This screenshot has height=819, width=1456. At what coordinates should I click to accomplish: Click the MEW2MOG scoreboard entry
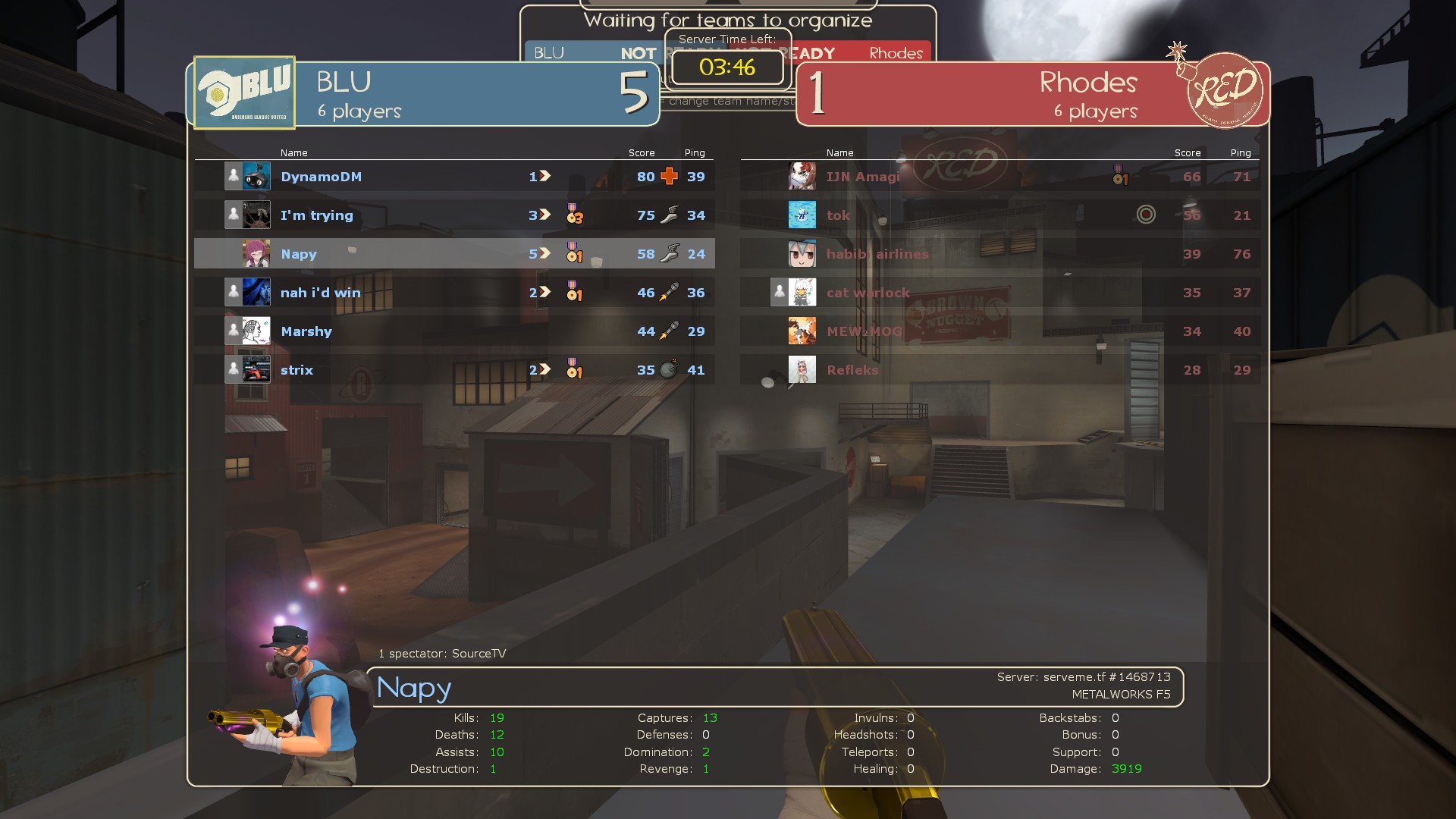(864, 331)
